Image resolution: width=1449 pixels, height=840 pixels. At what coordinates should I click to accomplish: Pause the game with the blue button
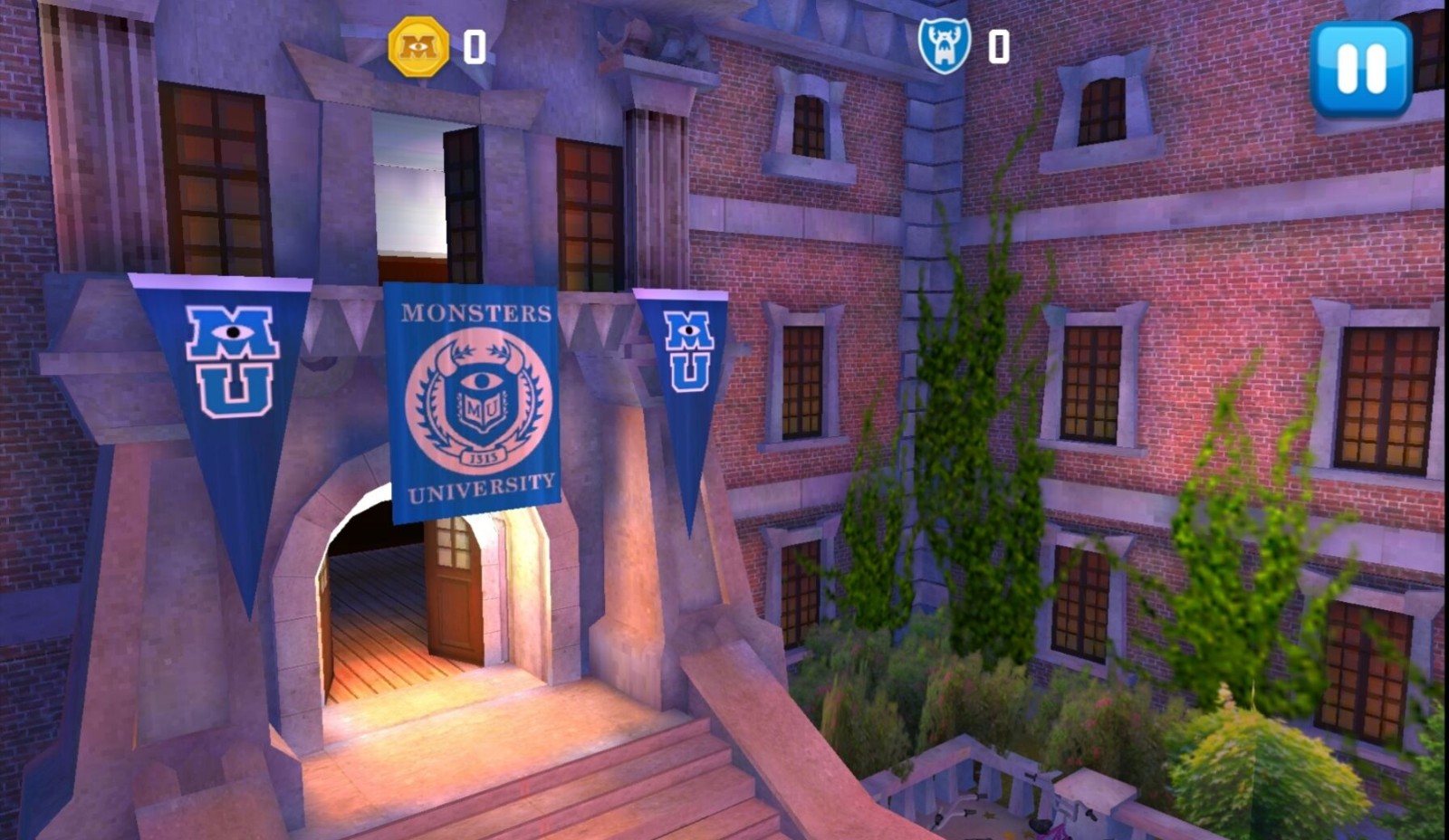(x=1361, y=69)
